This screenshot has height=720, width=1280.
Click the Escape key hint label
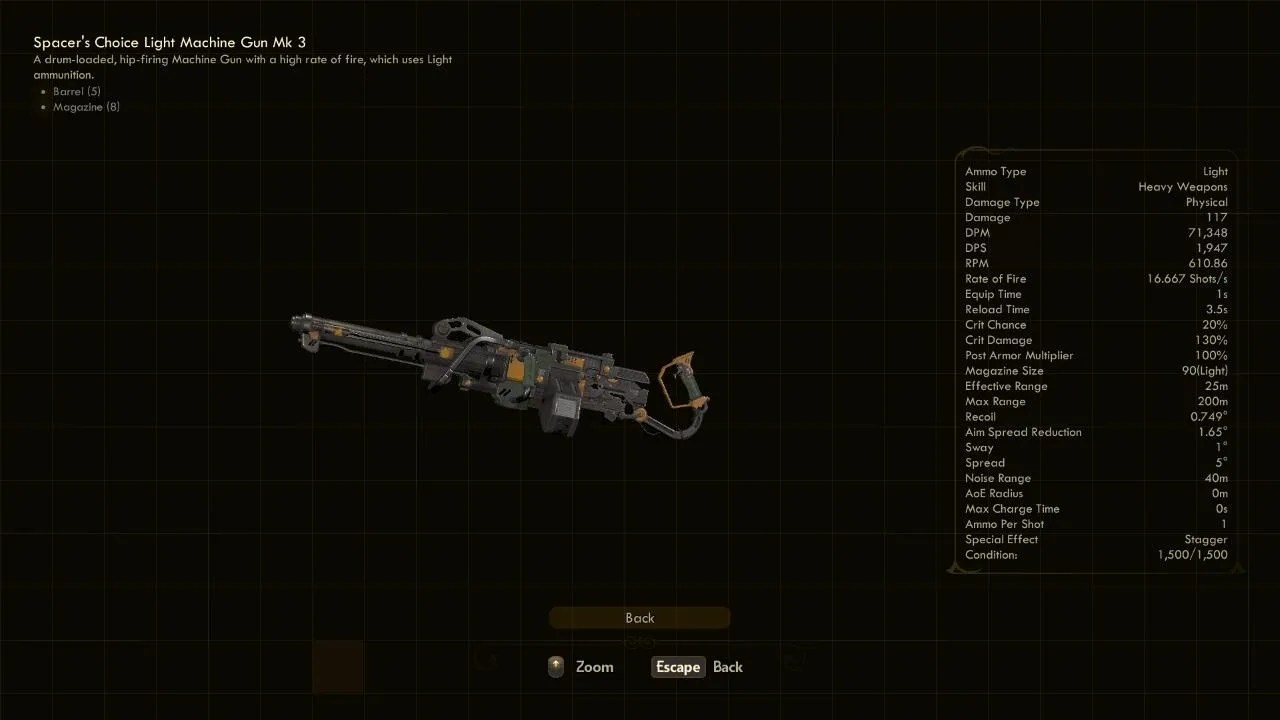click(x=677, y=667)
